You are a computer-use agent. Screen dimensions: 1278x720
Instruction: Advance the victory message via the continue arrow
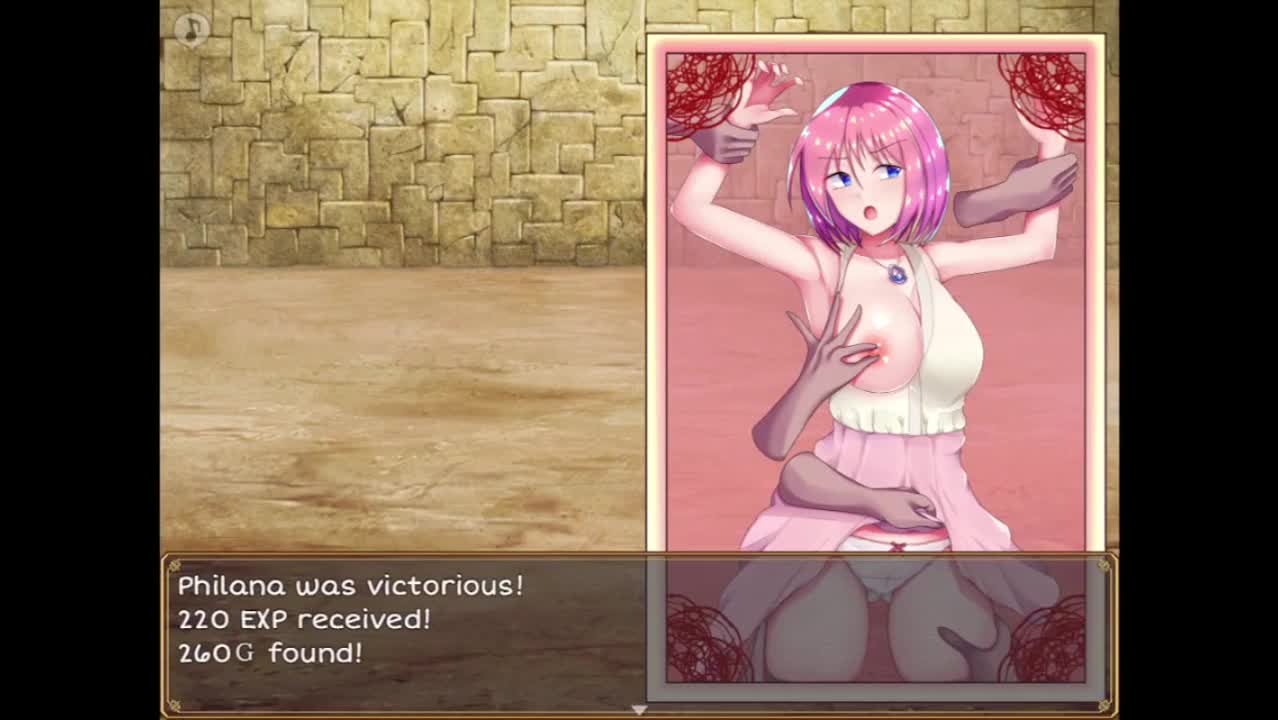(x=639, y=709)
